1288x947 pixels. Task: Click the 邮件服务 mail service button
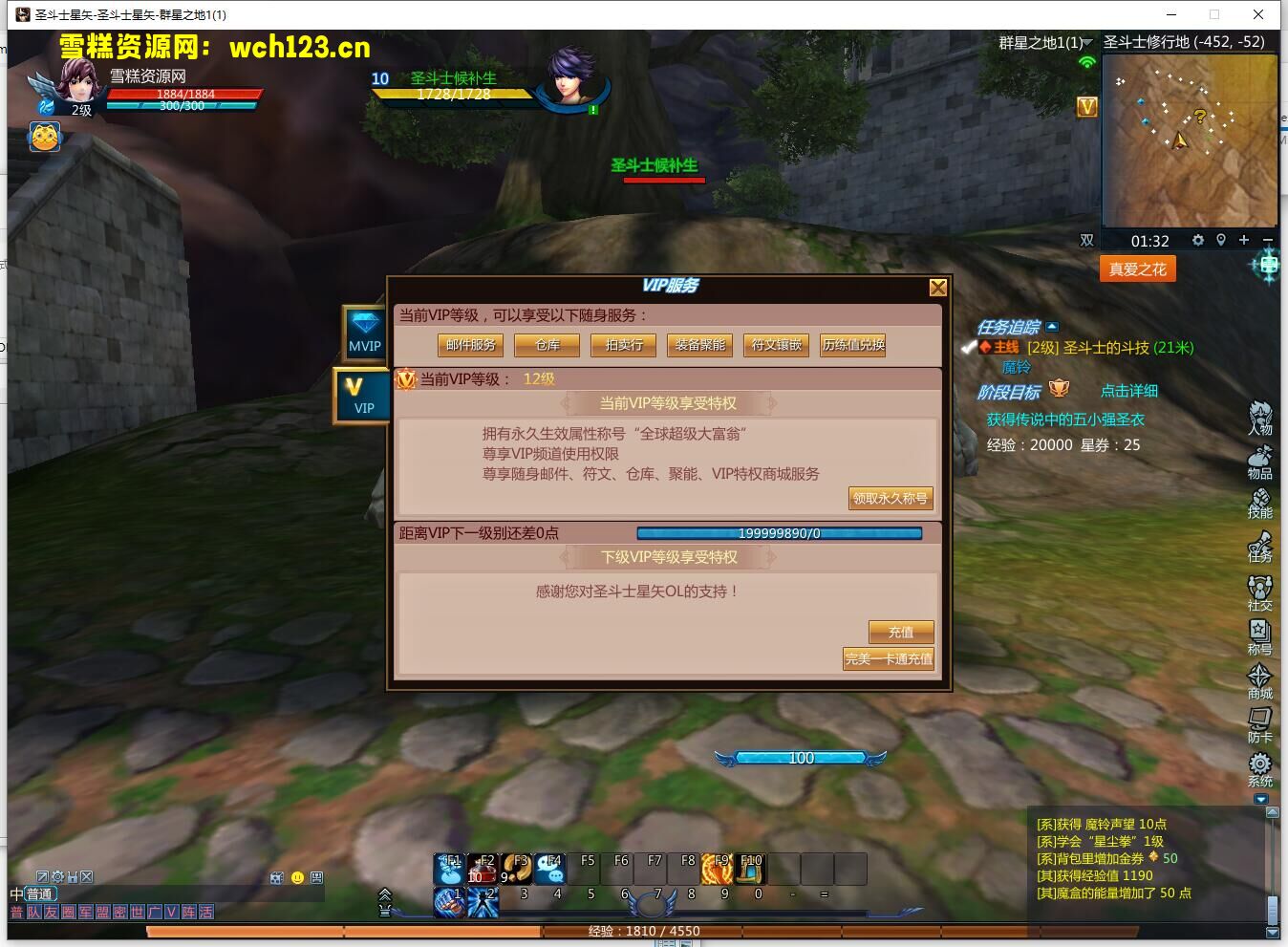click(469, 345)
